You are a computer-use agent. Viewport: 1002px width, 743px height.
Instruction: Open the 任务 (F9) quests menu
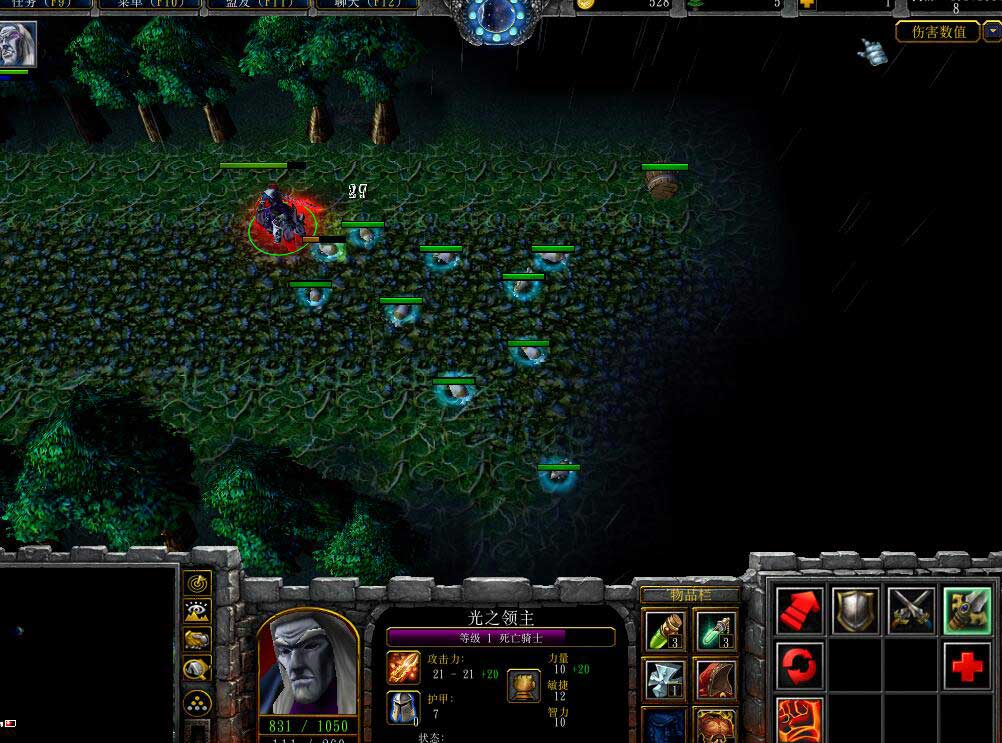[x=46, y=5]
